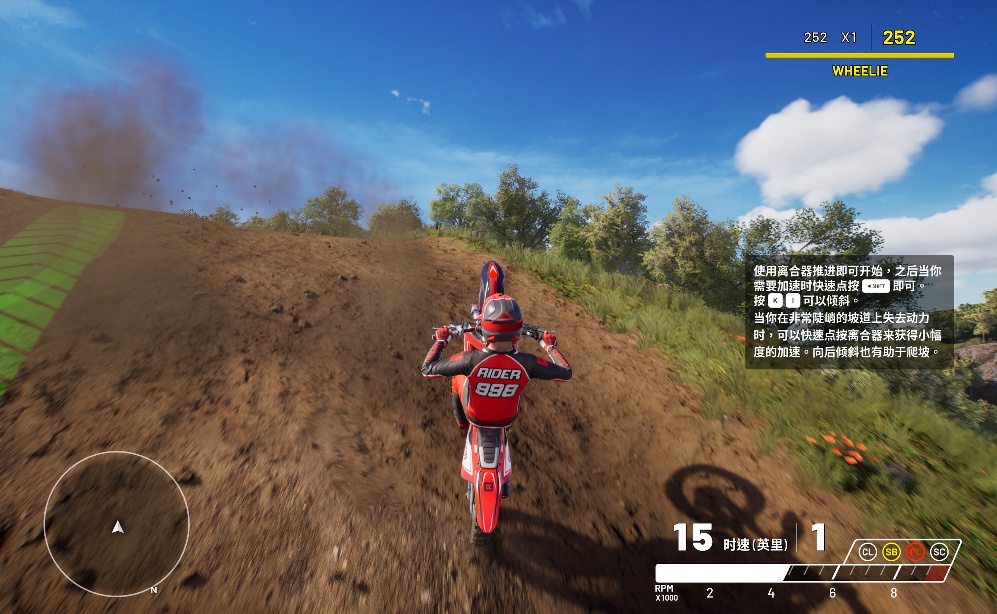The image size is (997, 614).
Task: Click the clutch tutorial hint box
Action: point(849,311)
